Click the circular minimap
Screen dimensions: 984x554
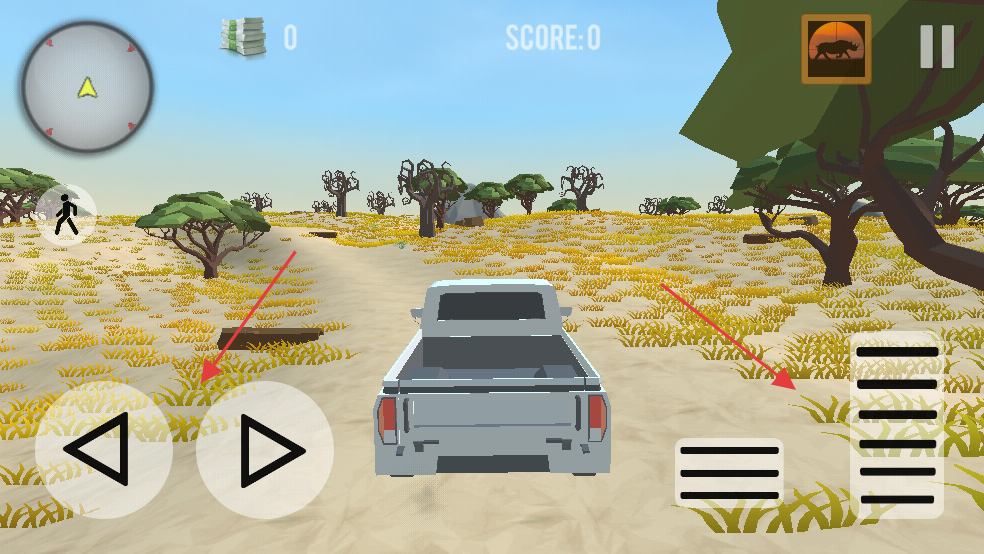point(88,87)
